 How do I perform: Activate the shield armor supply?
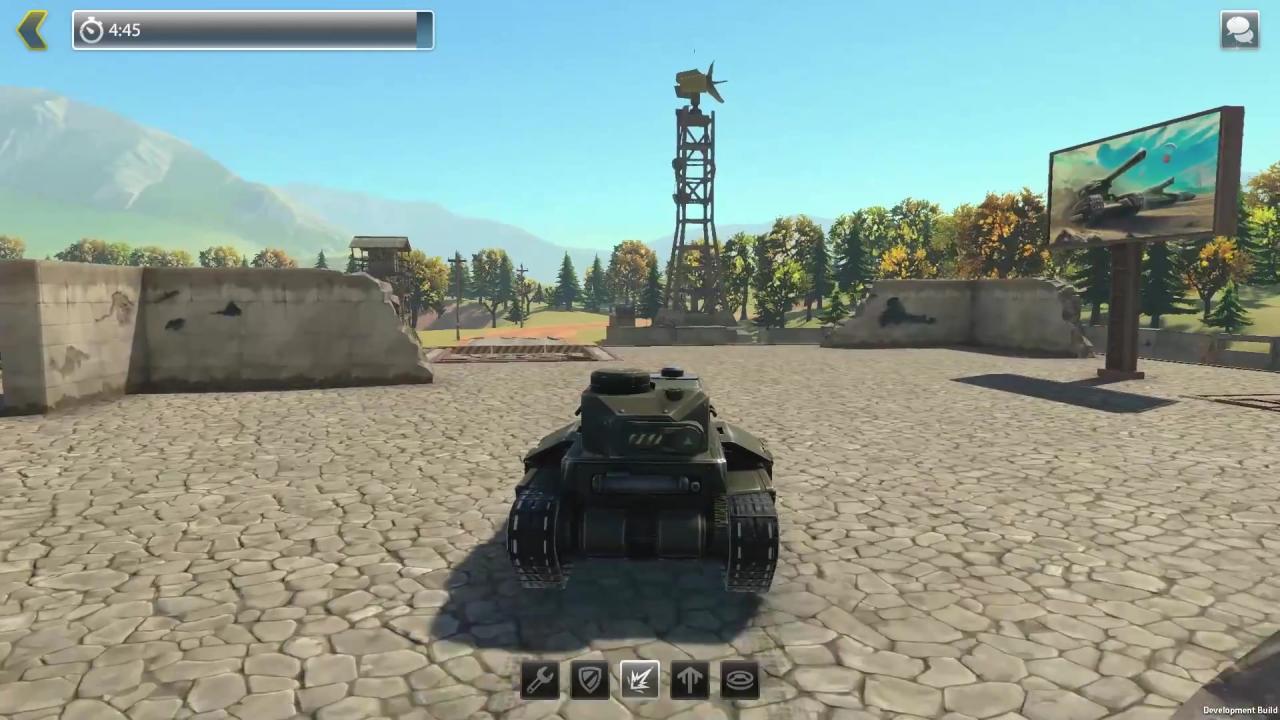(590, 680)
